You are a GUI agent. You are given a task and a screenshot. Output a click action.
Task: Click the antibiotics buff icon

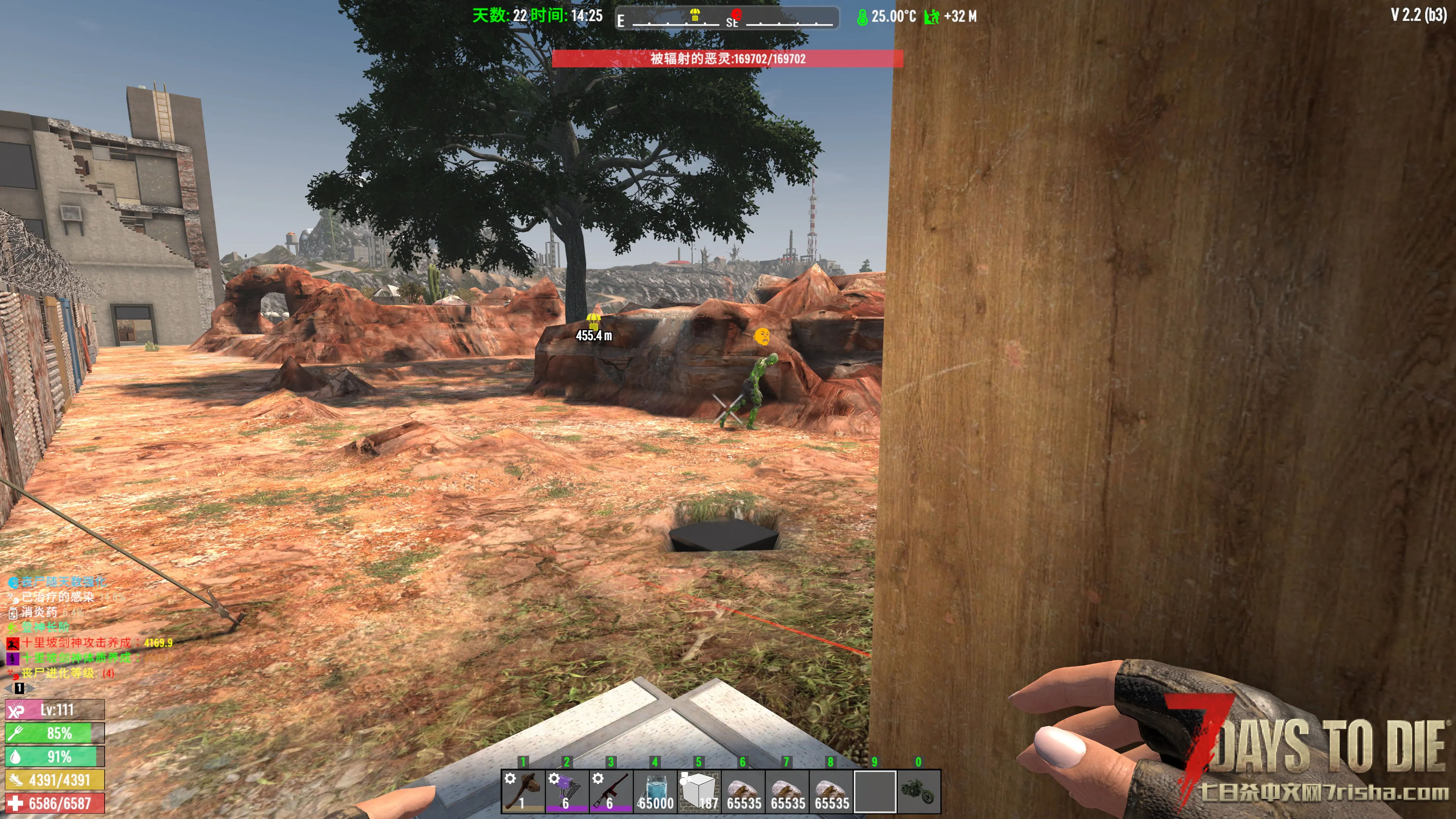pyautogui.click(x=13, y=613)
